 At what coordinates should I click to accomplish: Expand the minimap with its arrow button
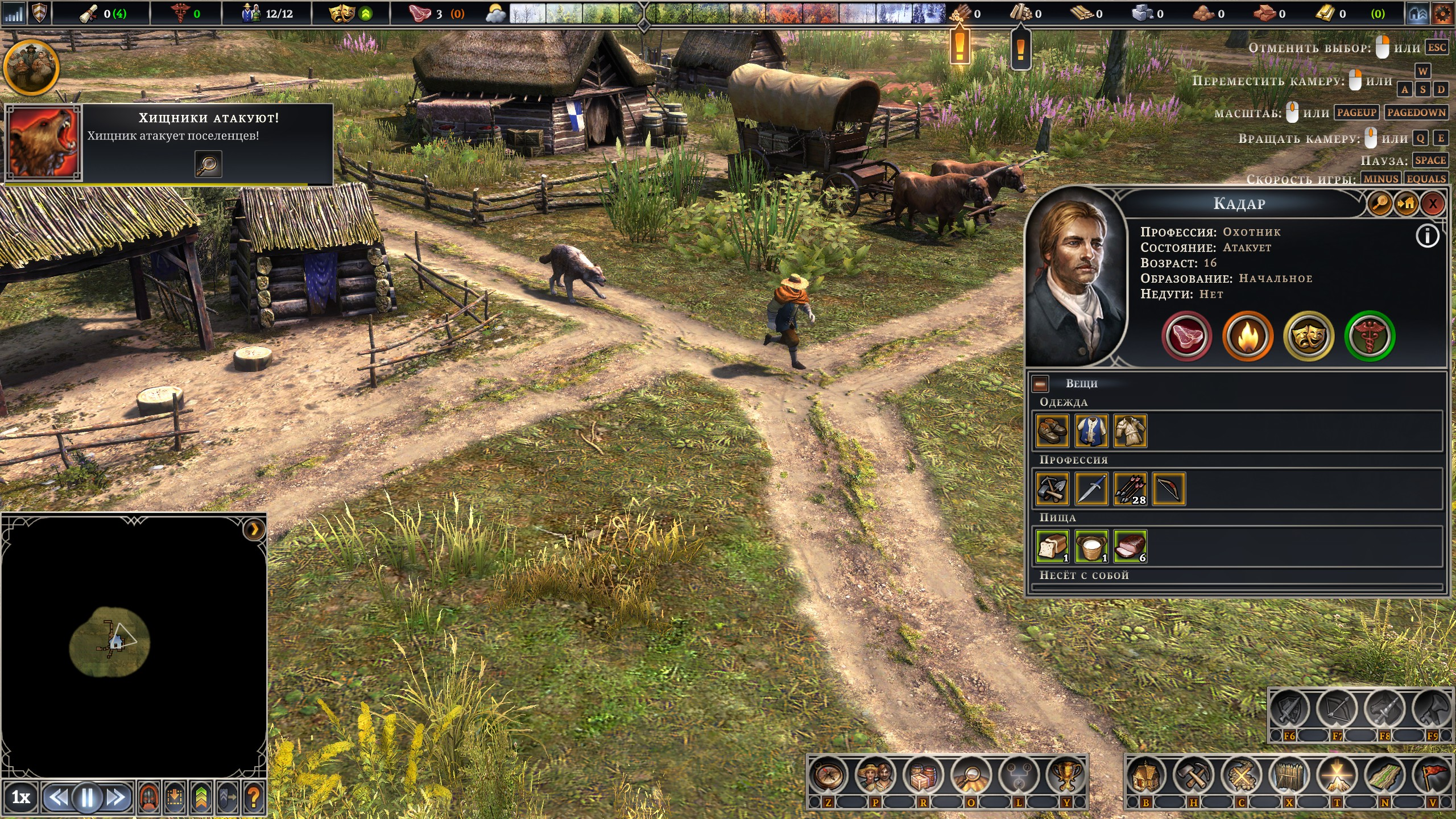[254, 530]
